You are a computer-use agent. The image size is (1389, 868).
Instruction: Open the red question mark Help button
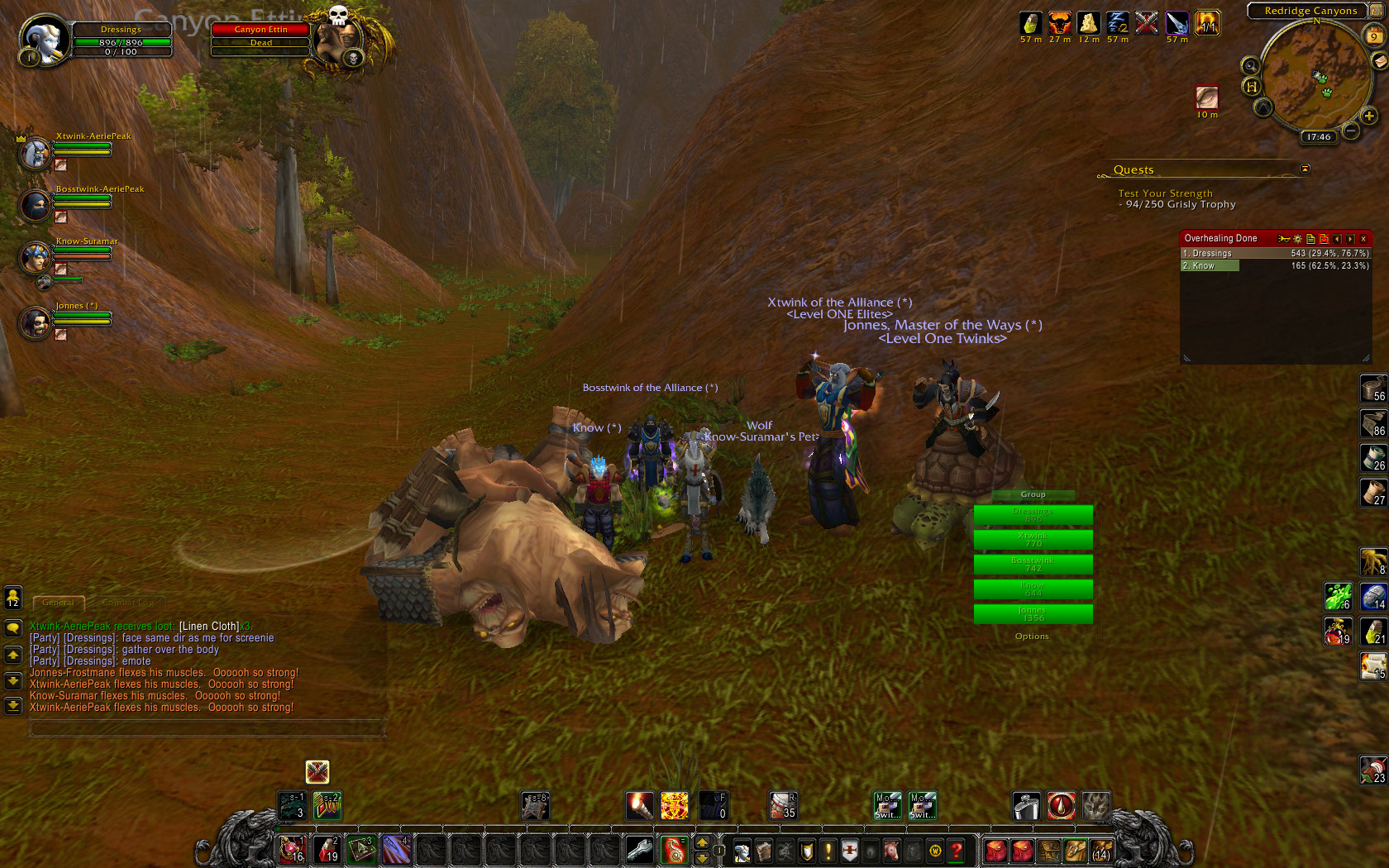pyautogui.click(x=957, y=851)
